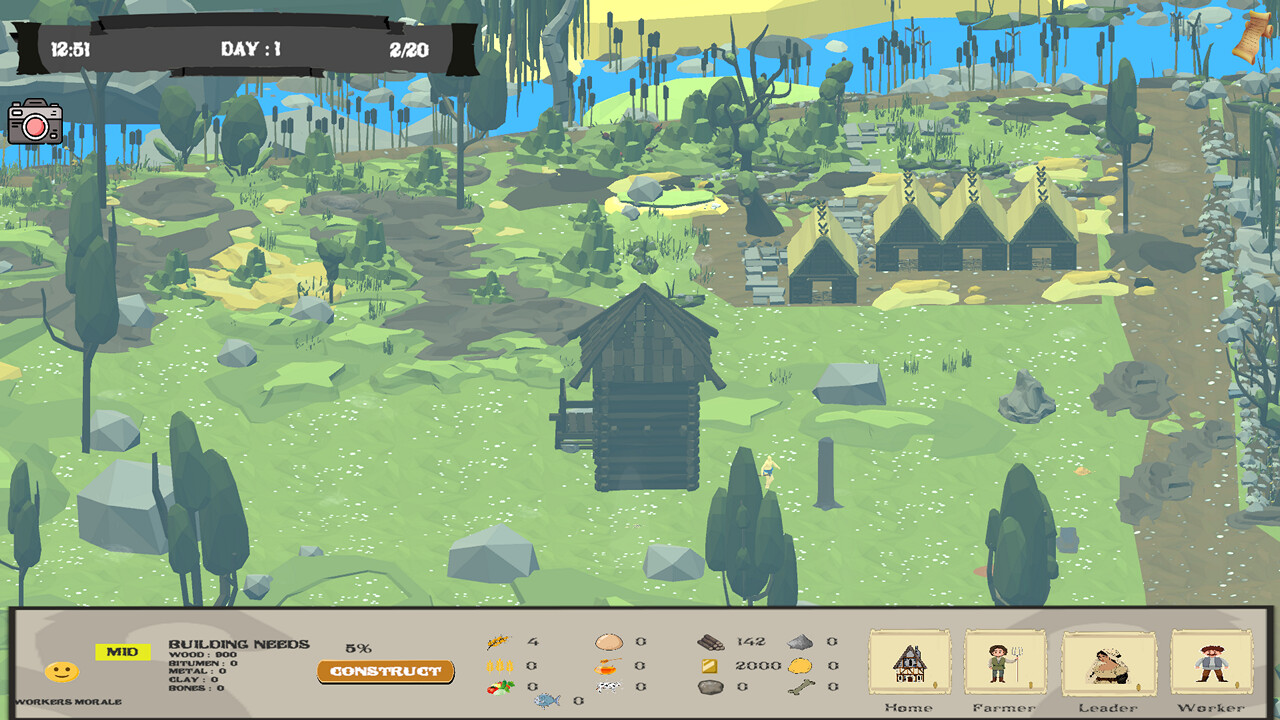Click the fish resource icon
The height and width of the screenshot is (720, 1280).
point(545,700)
